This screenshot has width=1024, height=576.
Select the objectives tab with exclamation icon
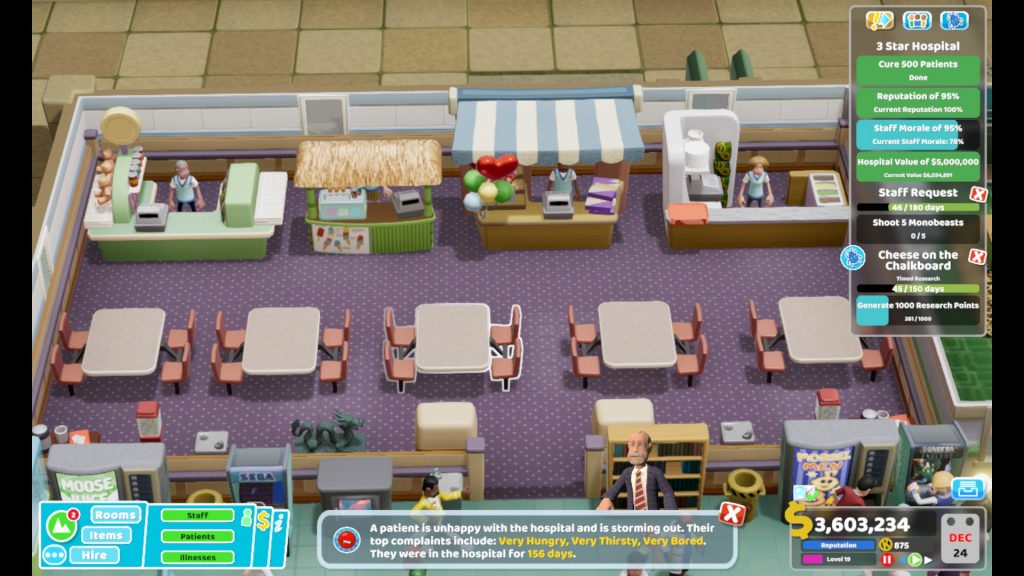coord(879,20)
